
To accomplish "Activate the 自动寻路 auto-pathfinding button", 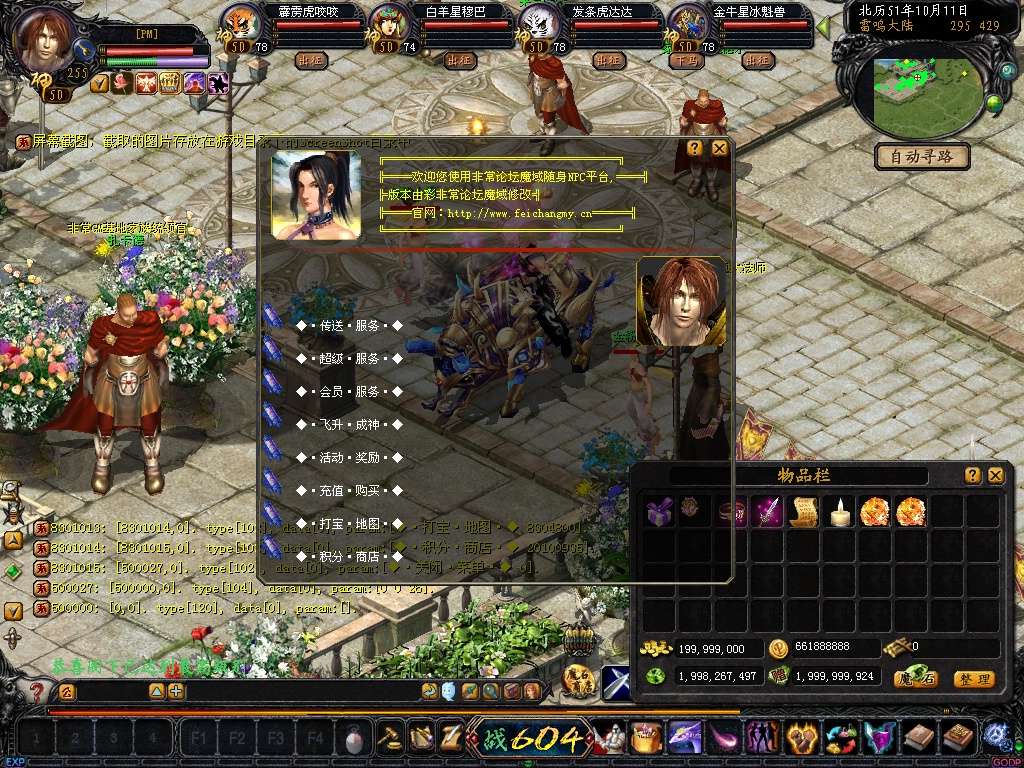I will (922, 157).
